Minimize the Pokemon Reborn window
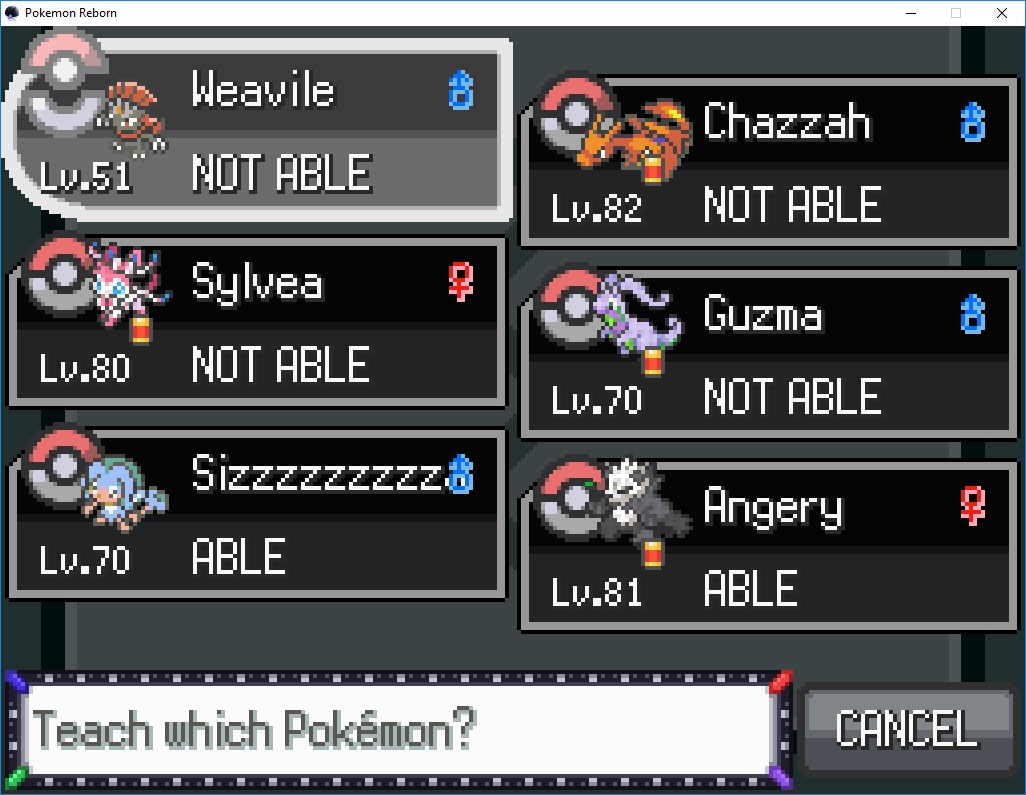Image resolution: width=1026 pixels, height=795 pixels. click(911, 13)
